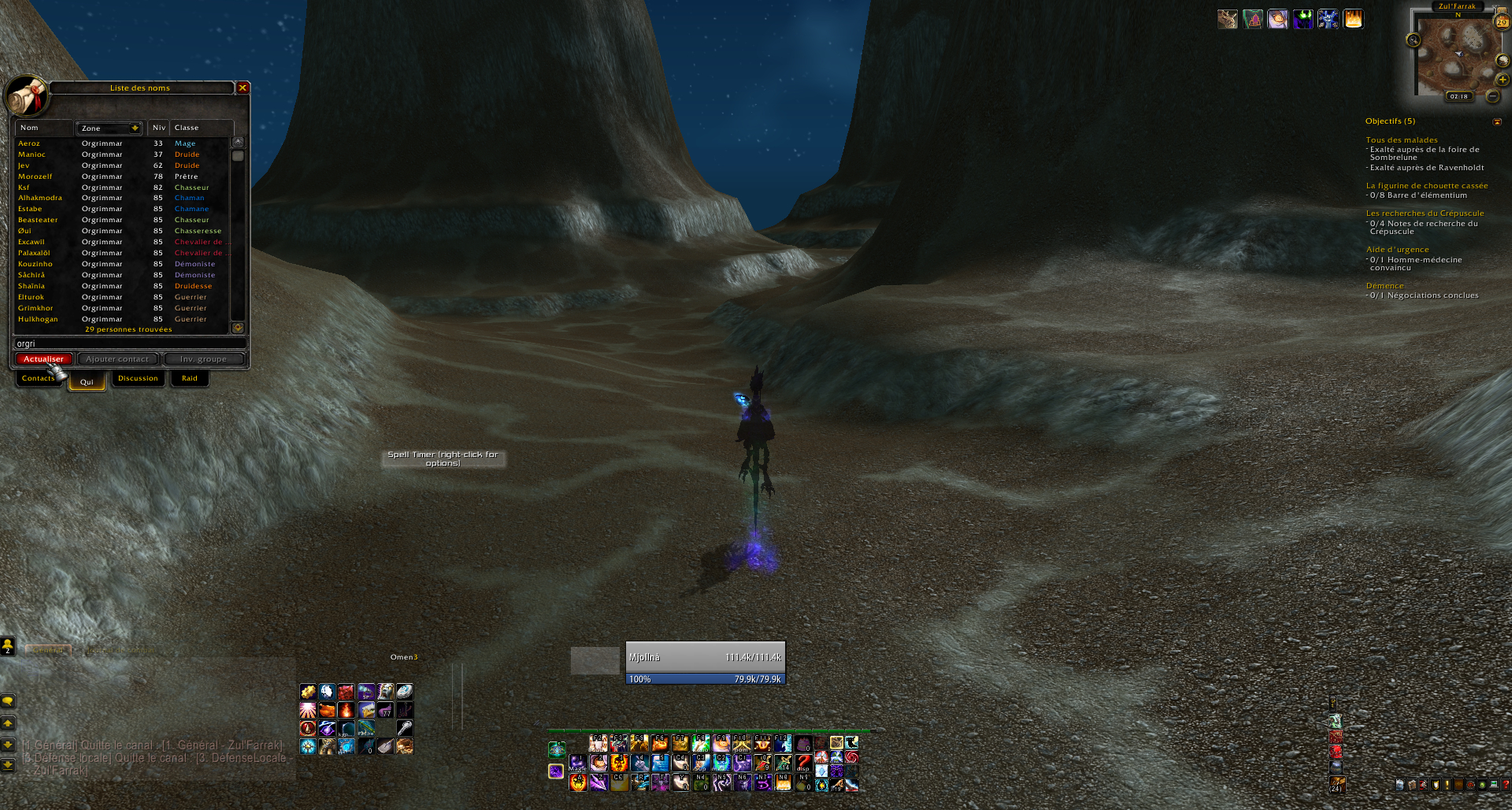Open the Discussion tab
Viewport: 1512px width, 810px height.
(x=138, y=379)
